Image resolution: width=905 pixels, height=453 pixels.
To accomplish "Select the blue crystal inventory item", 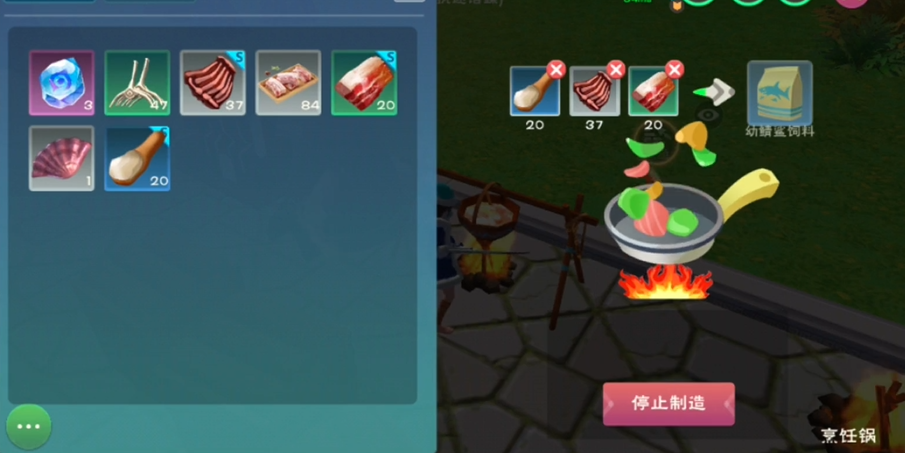I will coord(62,83).
